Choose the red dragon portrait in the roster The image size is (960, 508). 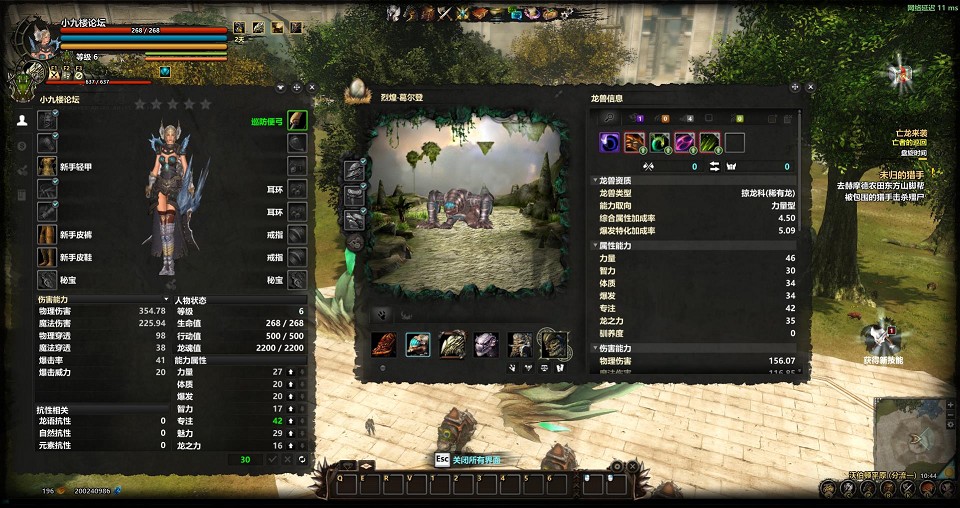[384, 345]
